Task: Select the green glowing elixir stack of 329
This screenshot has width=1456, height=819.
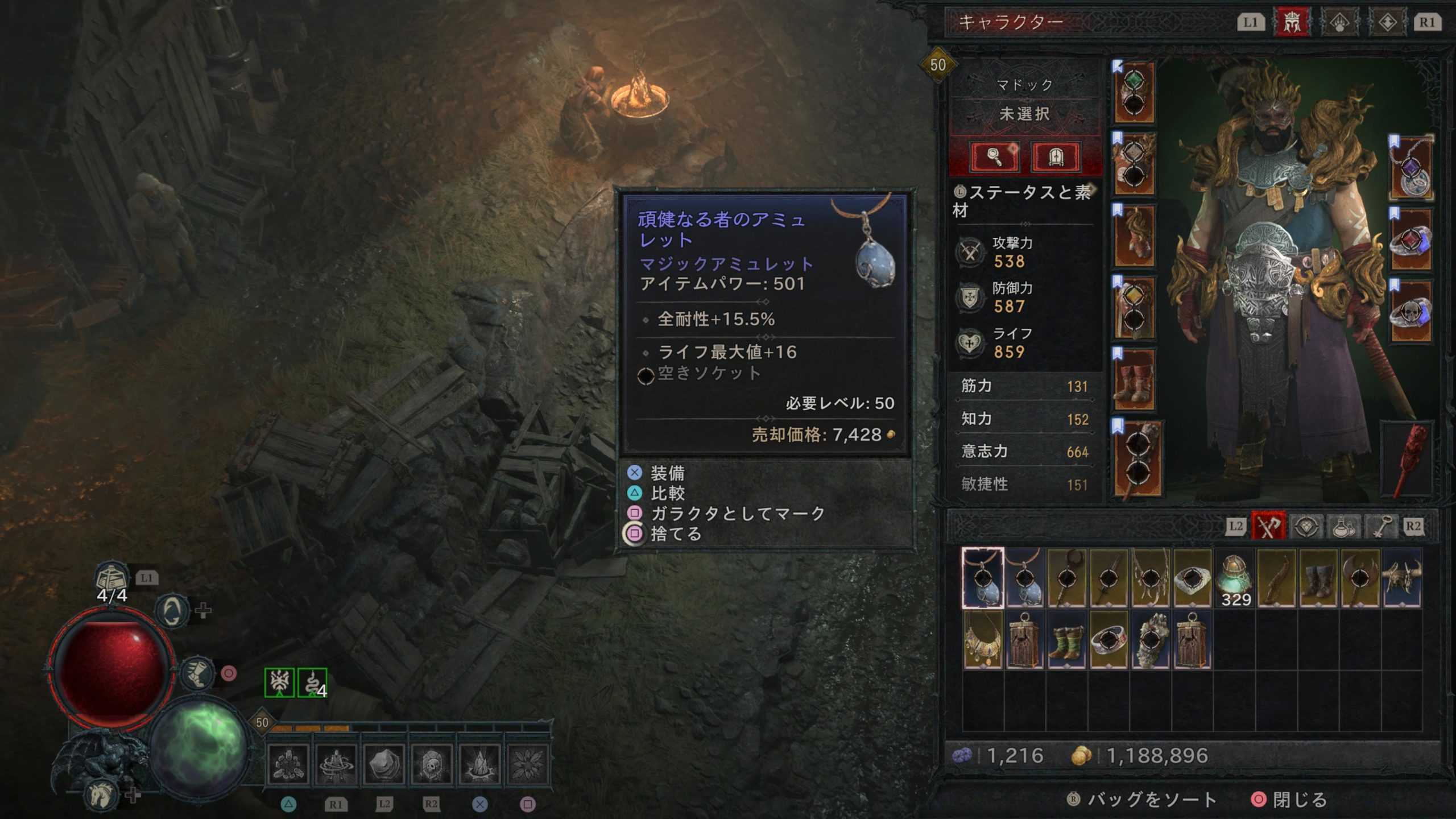Action: point(1234,578)
